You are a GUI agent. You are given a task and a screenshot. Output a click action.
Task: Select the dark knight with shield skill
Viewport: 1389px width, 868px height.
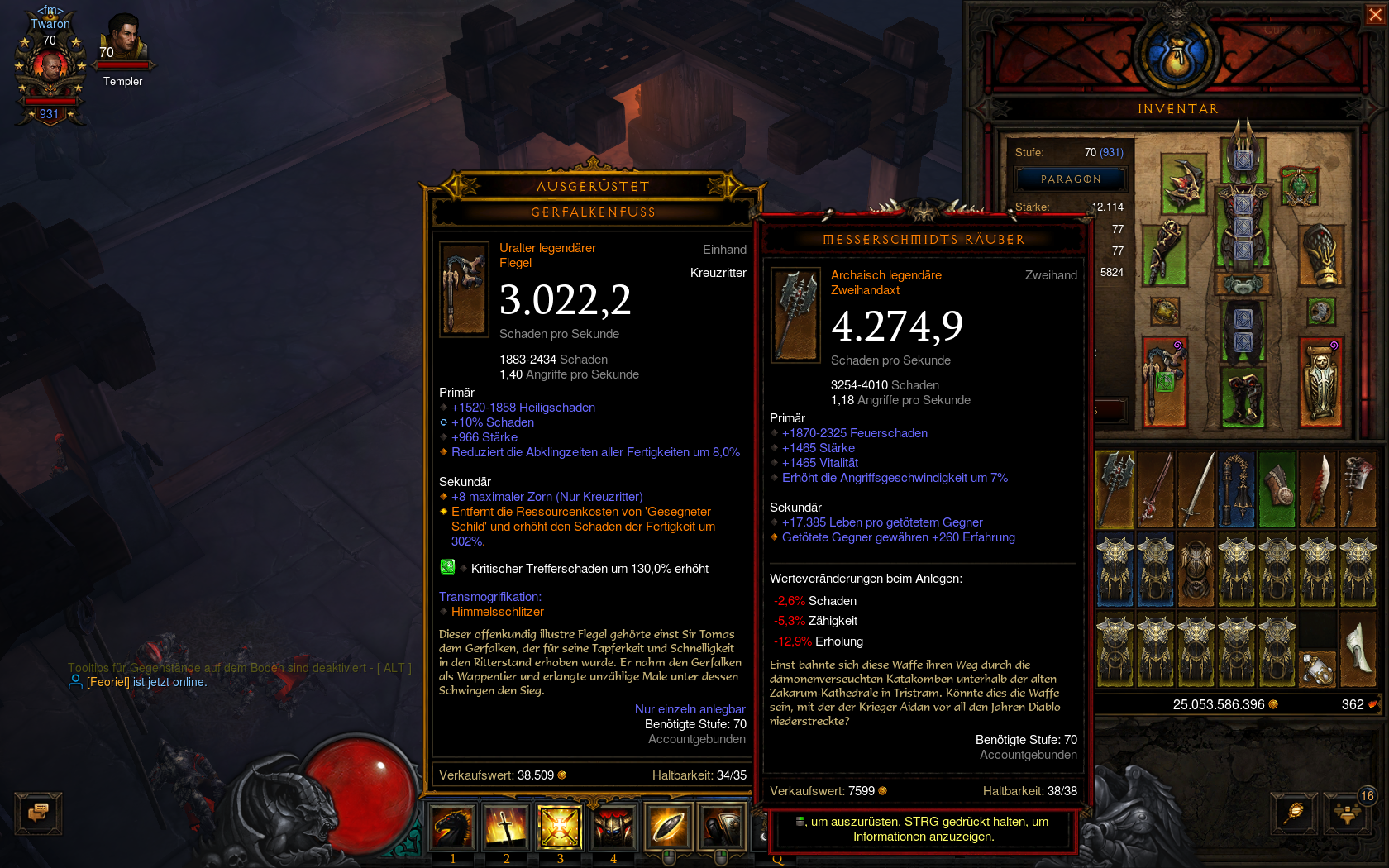(x=721, y=827)
